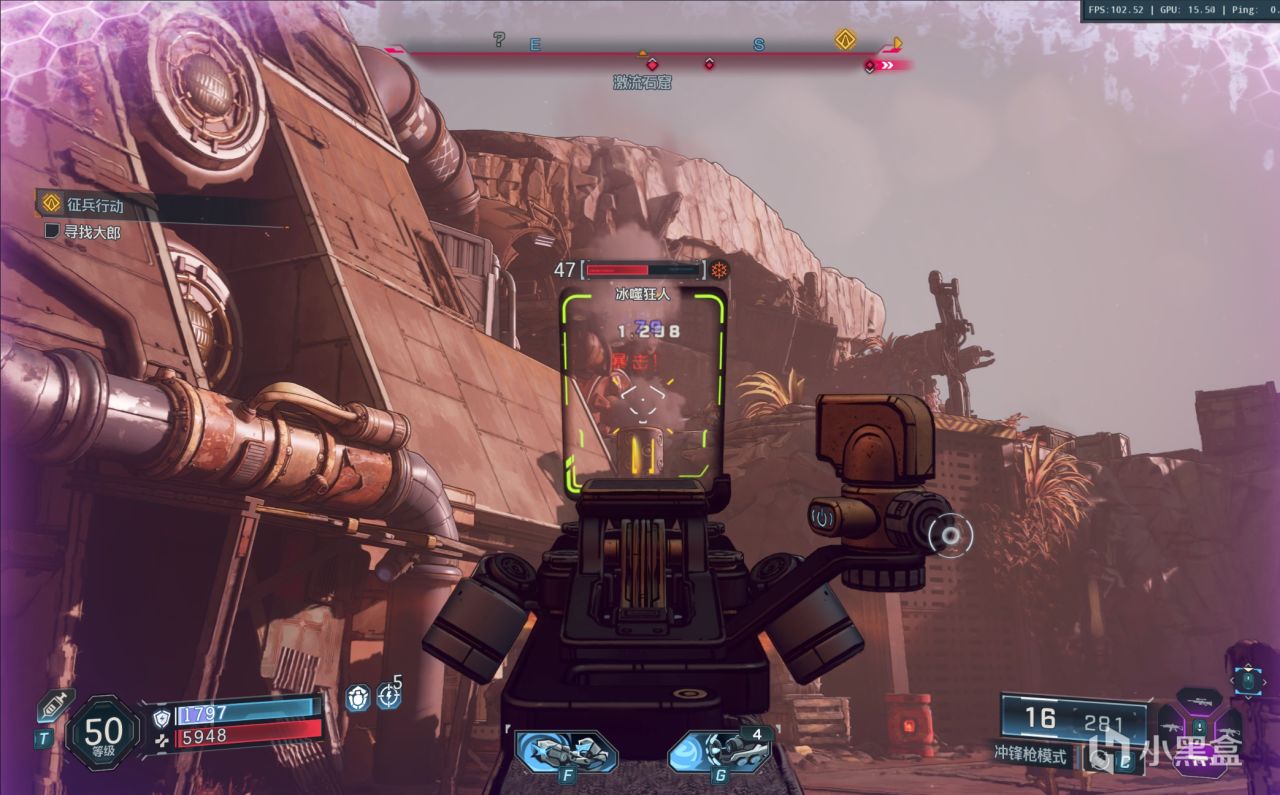Click the level 50 character badge
Screen dimensions: 1280x795
tap(103, 733)
